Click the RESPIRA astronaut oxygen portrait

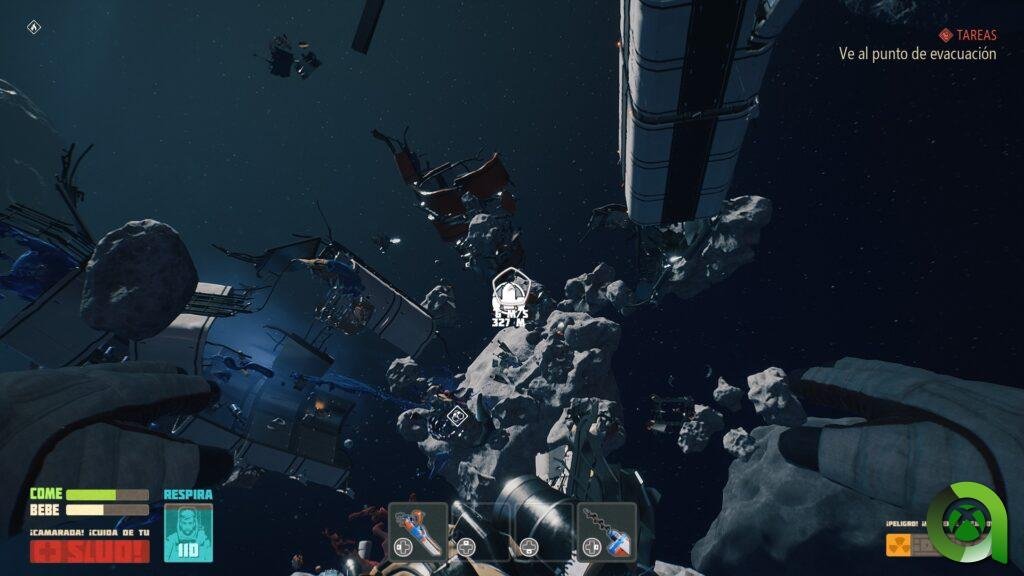pyautogui.click(x=188, y=531)
